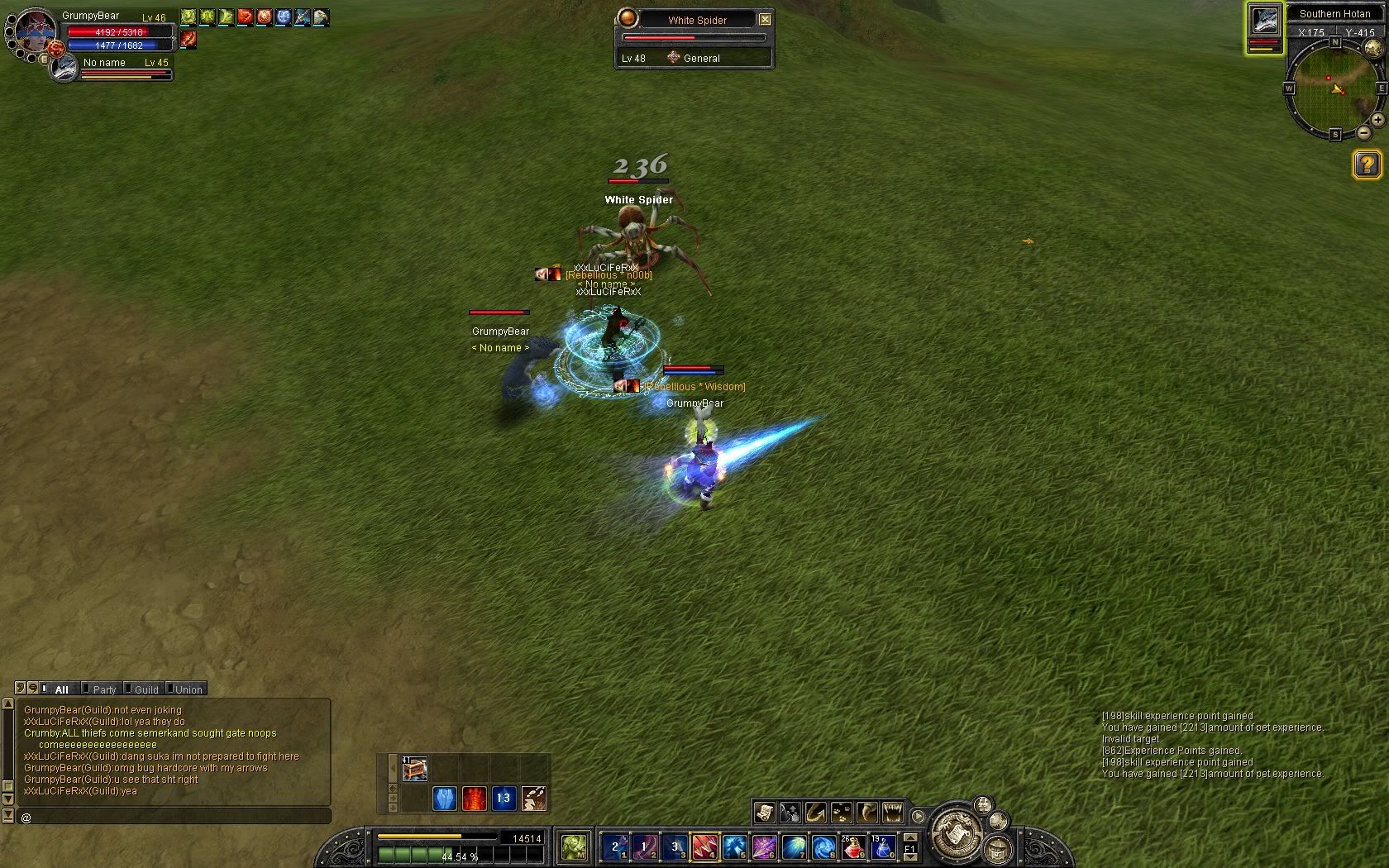This screenshot has width=1389, height=868.
Task: Switch to the Party chat tab
Action: 104,689
